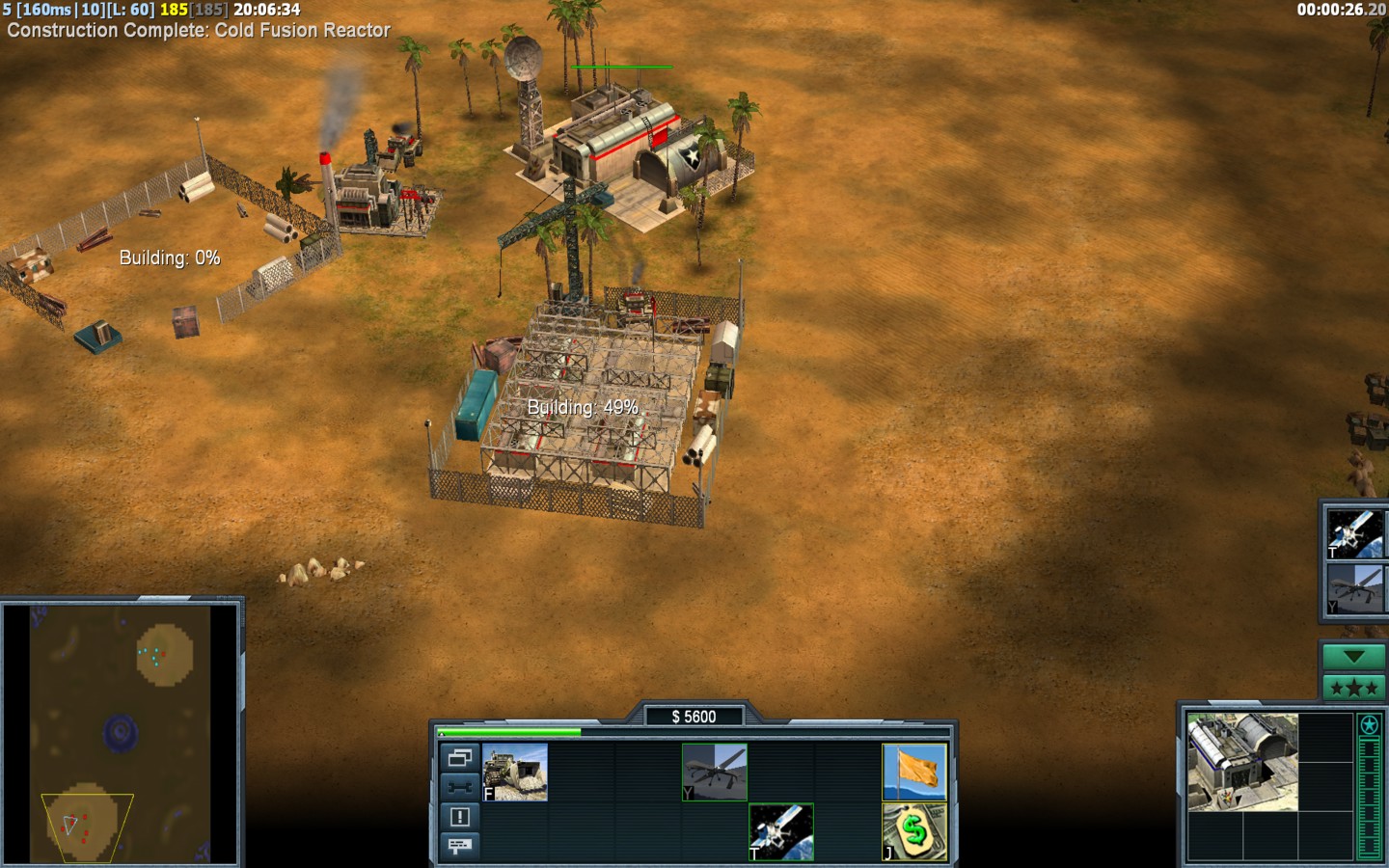Click the exclamation mark alert button
Screen dimensions: 1389x868
point(460,817)
